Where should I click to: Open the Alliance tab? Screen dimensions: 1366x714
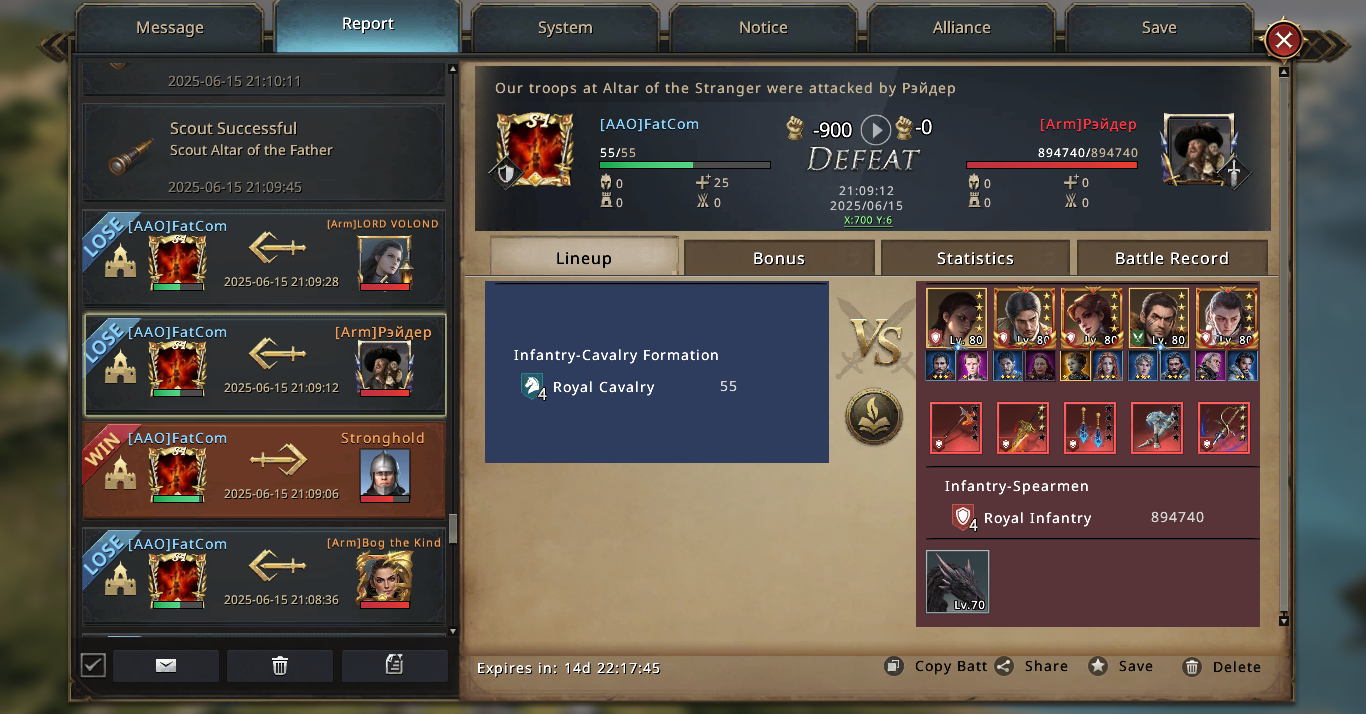[961, 28]
